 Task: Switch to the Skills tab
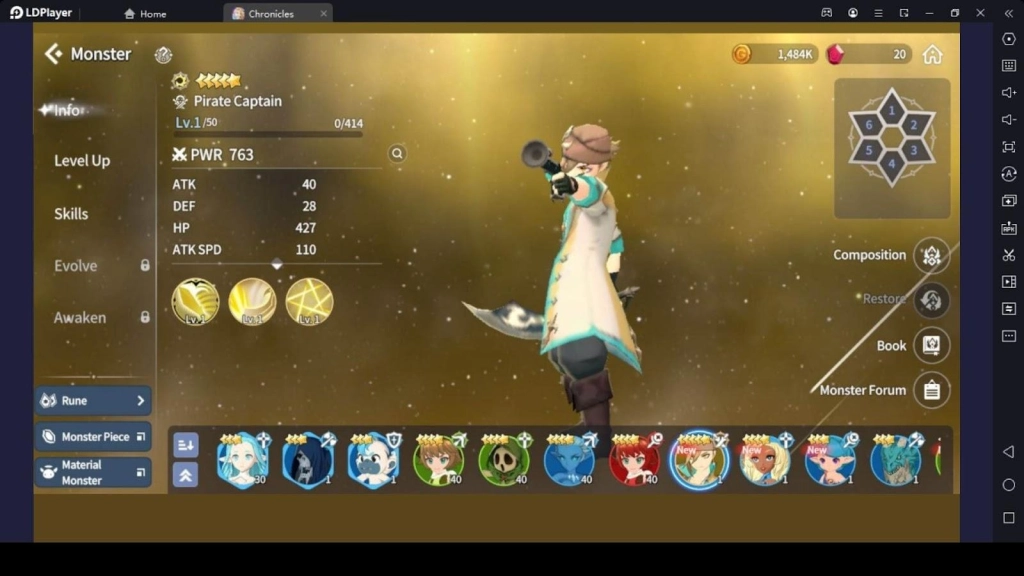[71, 213]
